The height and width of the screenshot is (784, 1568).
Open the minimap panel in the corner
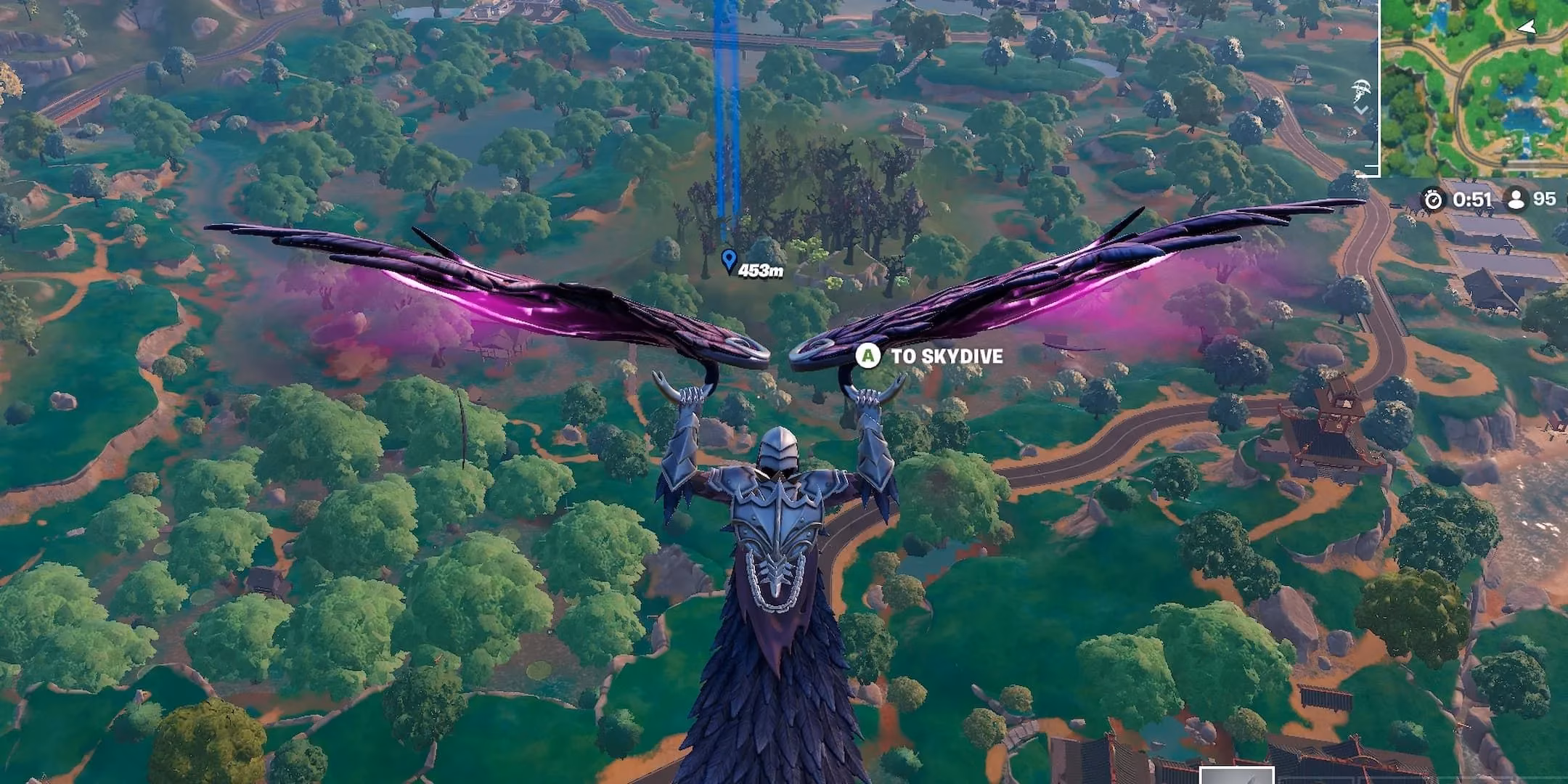[x=1474, y=87]
